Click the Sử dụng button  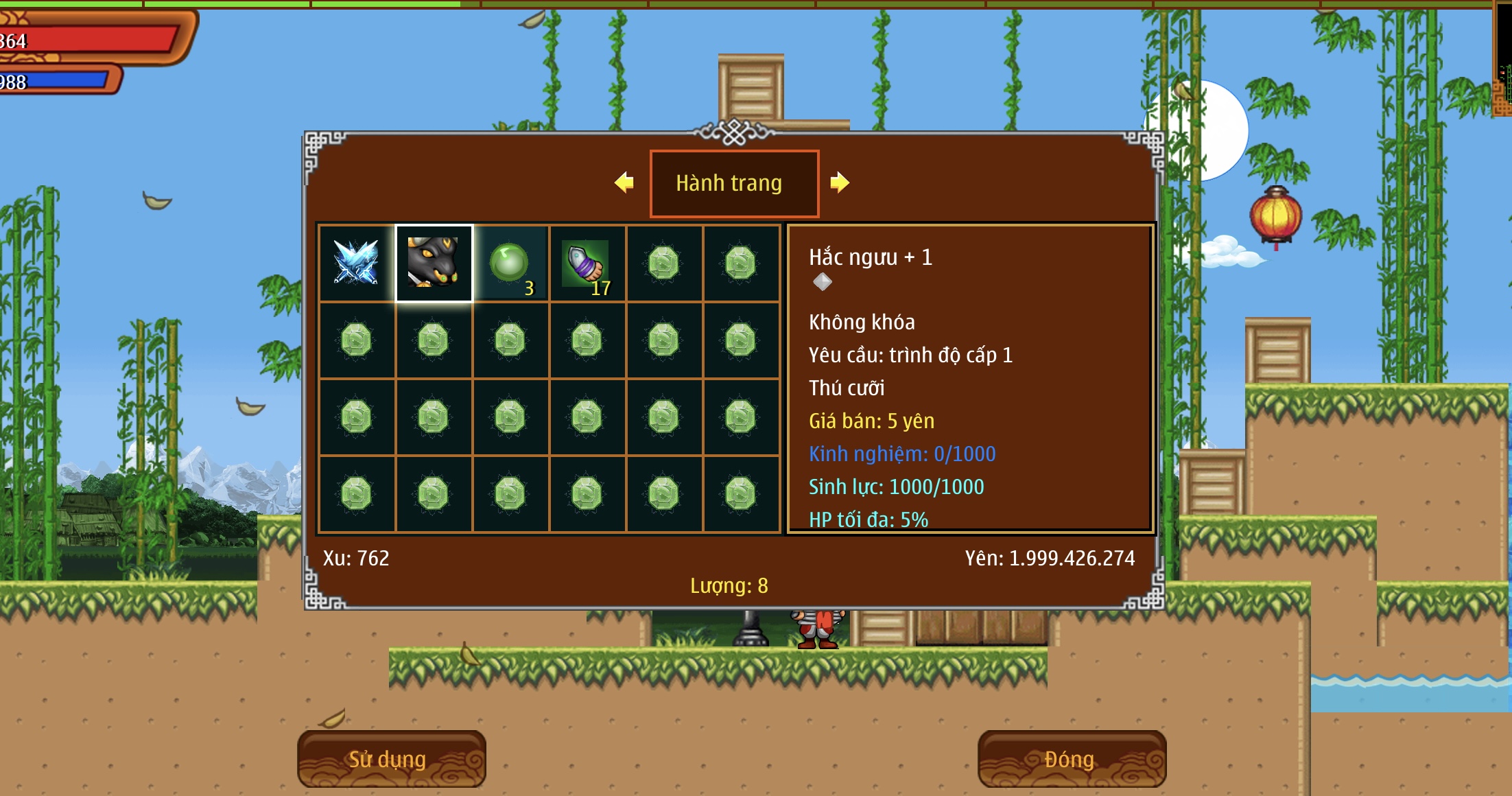[x=391, y=759]
